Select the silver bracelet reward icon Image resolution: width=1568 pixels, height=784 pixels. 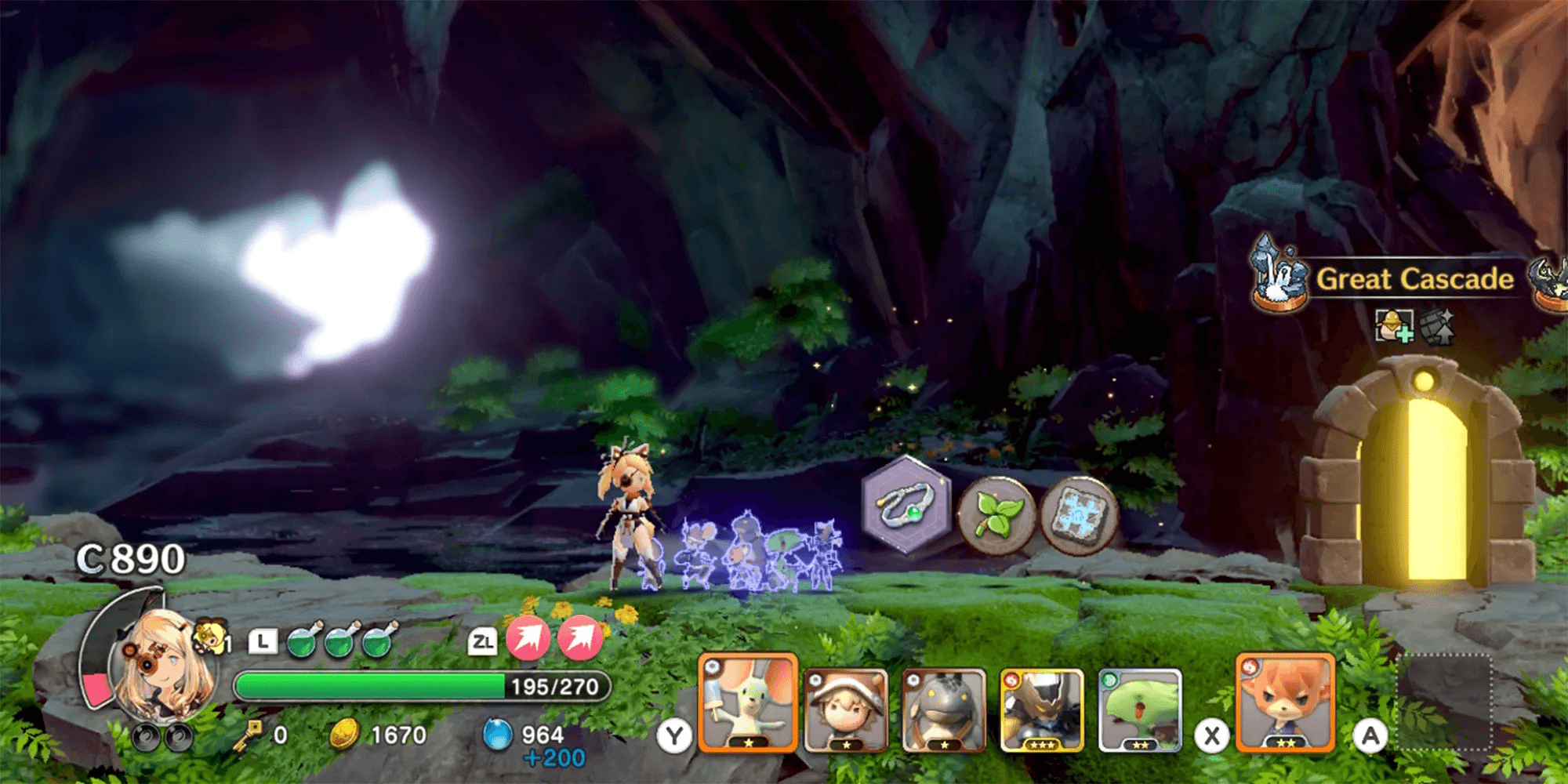[906, 506]
